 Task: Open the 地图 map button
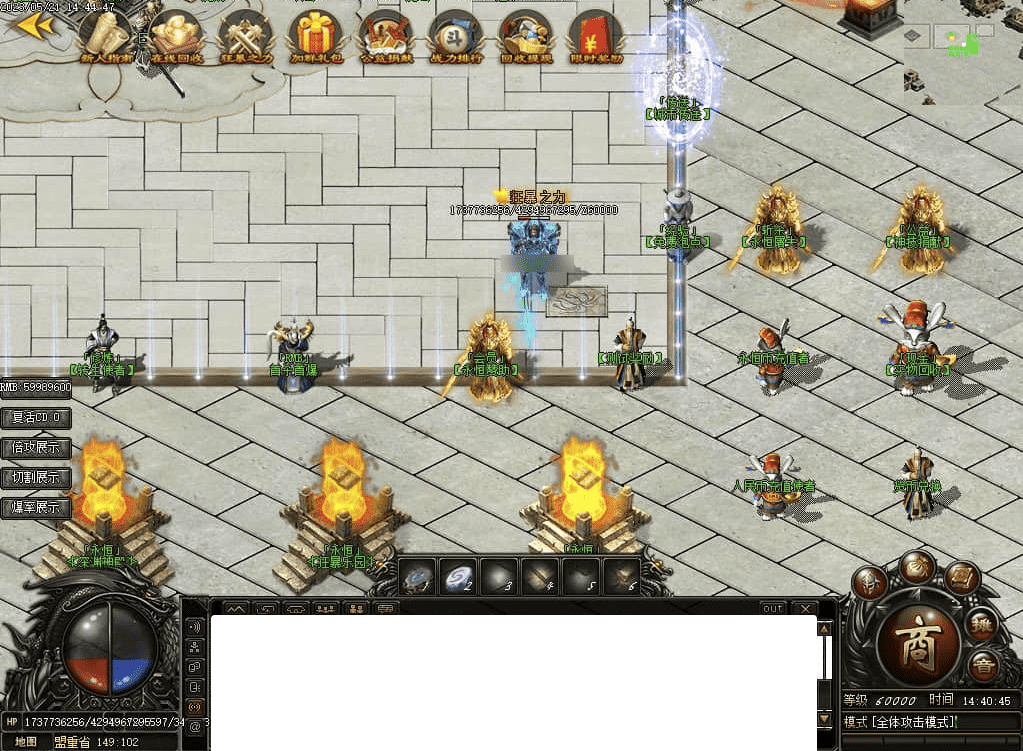(26, 742)
